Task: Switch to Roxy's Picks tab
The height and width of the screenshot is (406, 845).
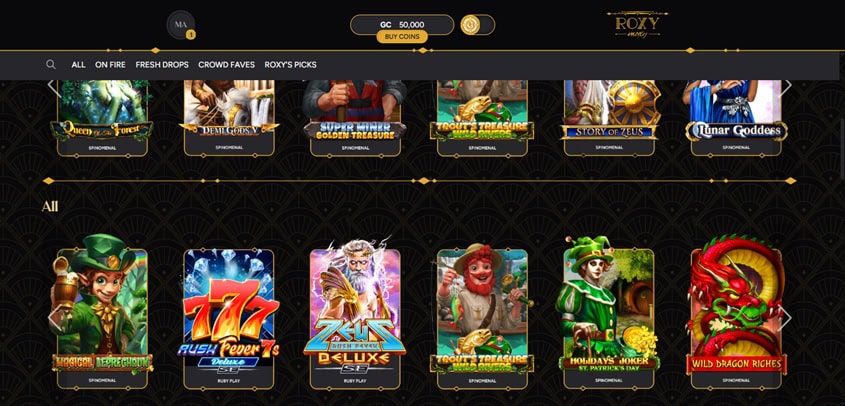Action: tap(290, 65)
